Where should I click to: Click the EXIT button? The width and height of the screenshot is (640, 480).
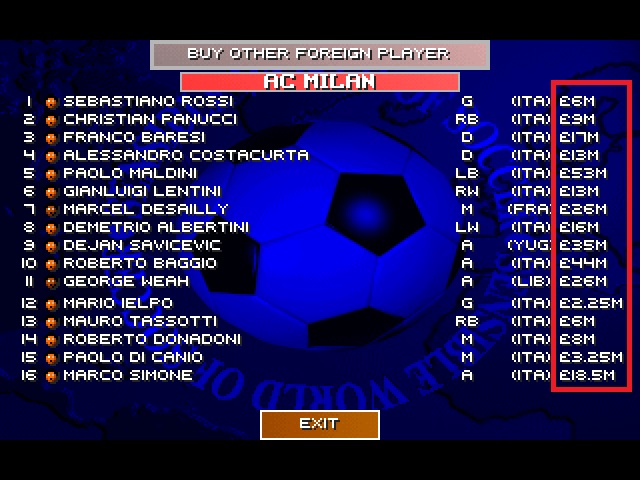(x=319, y=424)
